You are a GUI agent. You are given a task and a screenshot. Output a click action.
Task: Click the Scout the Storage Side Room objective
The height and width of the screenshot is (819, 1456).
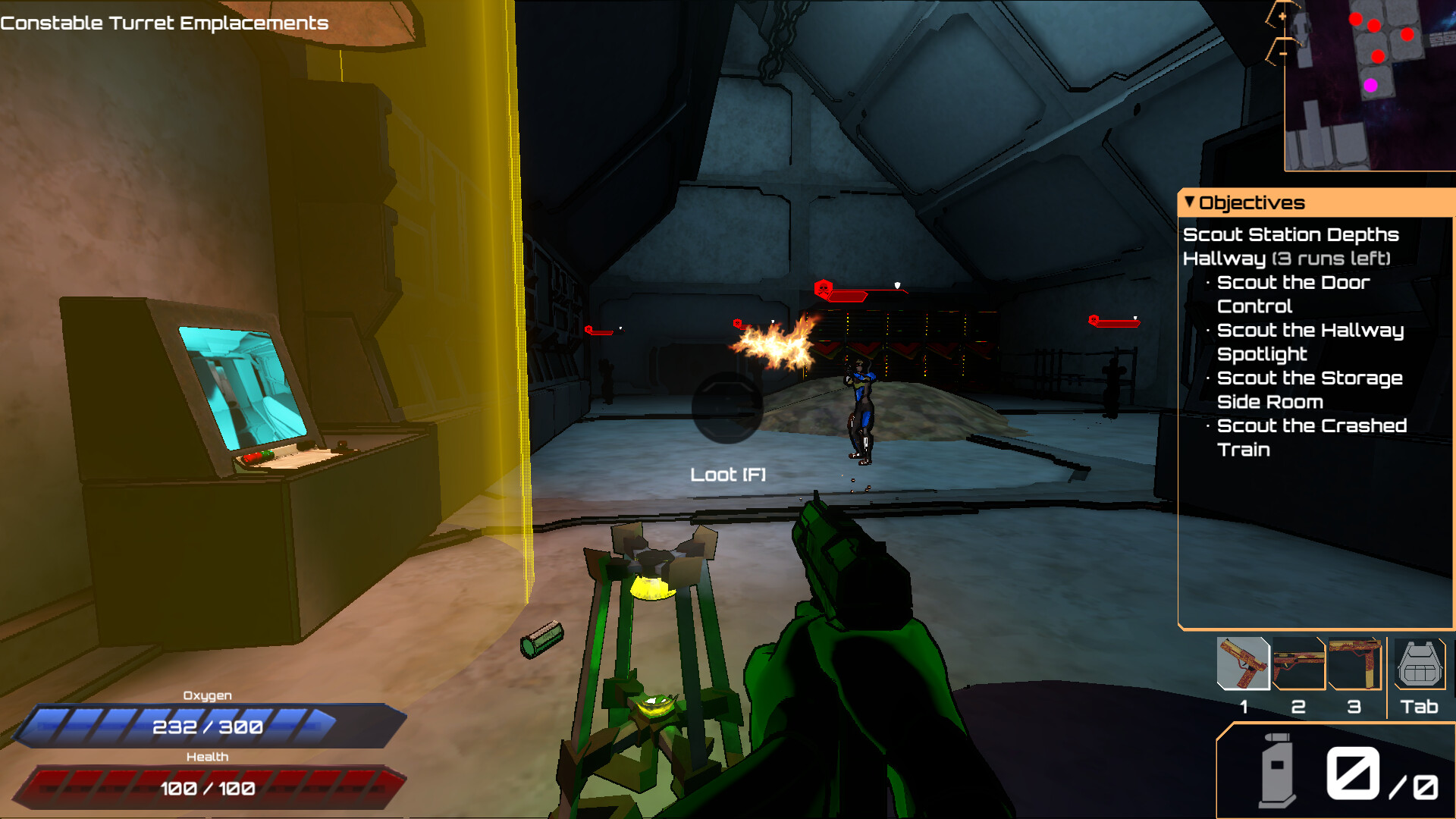click(1309, 390)
